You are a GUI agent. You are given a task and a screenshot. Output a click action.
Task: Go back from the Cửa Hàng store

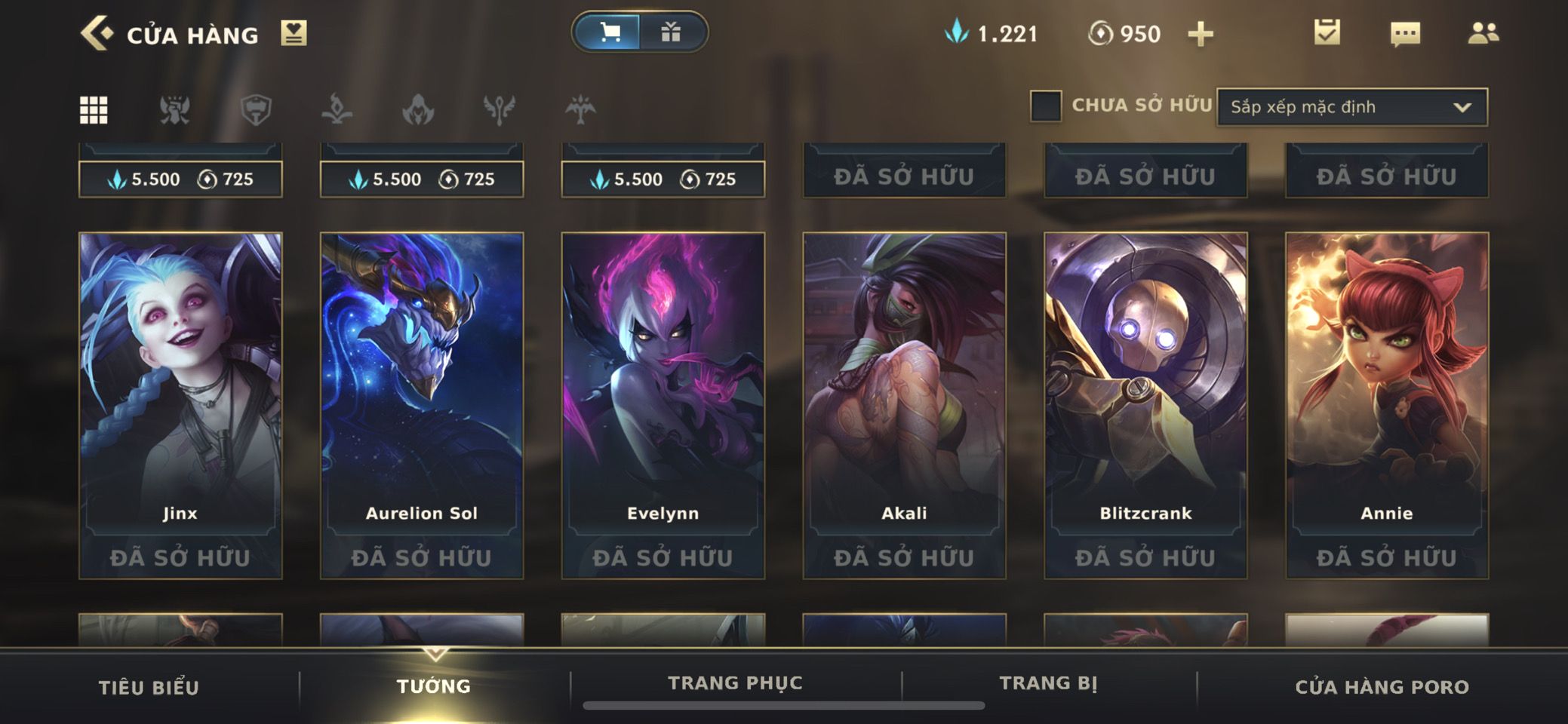coord(97,34)
